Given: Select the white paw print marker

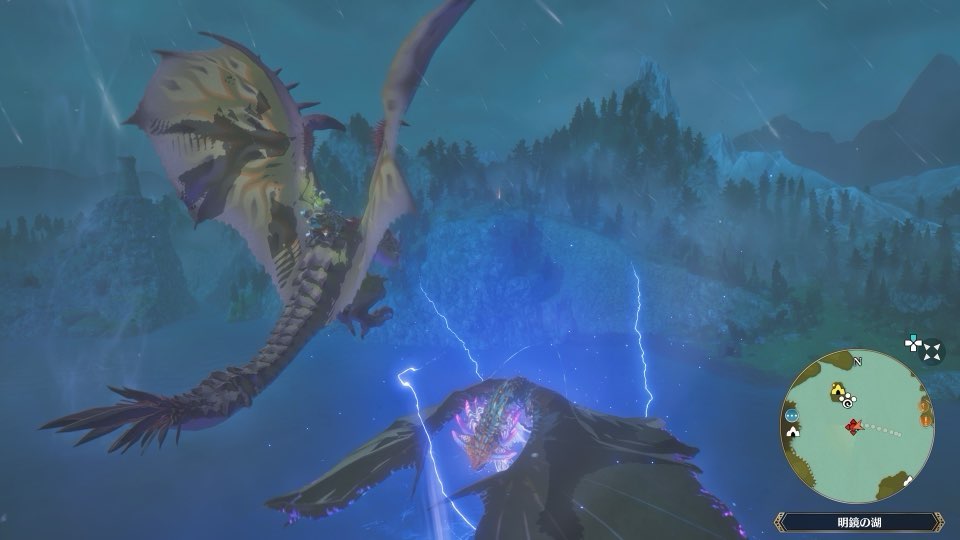Looking at the screenshot, I should coord(850,401).
